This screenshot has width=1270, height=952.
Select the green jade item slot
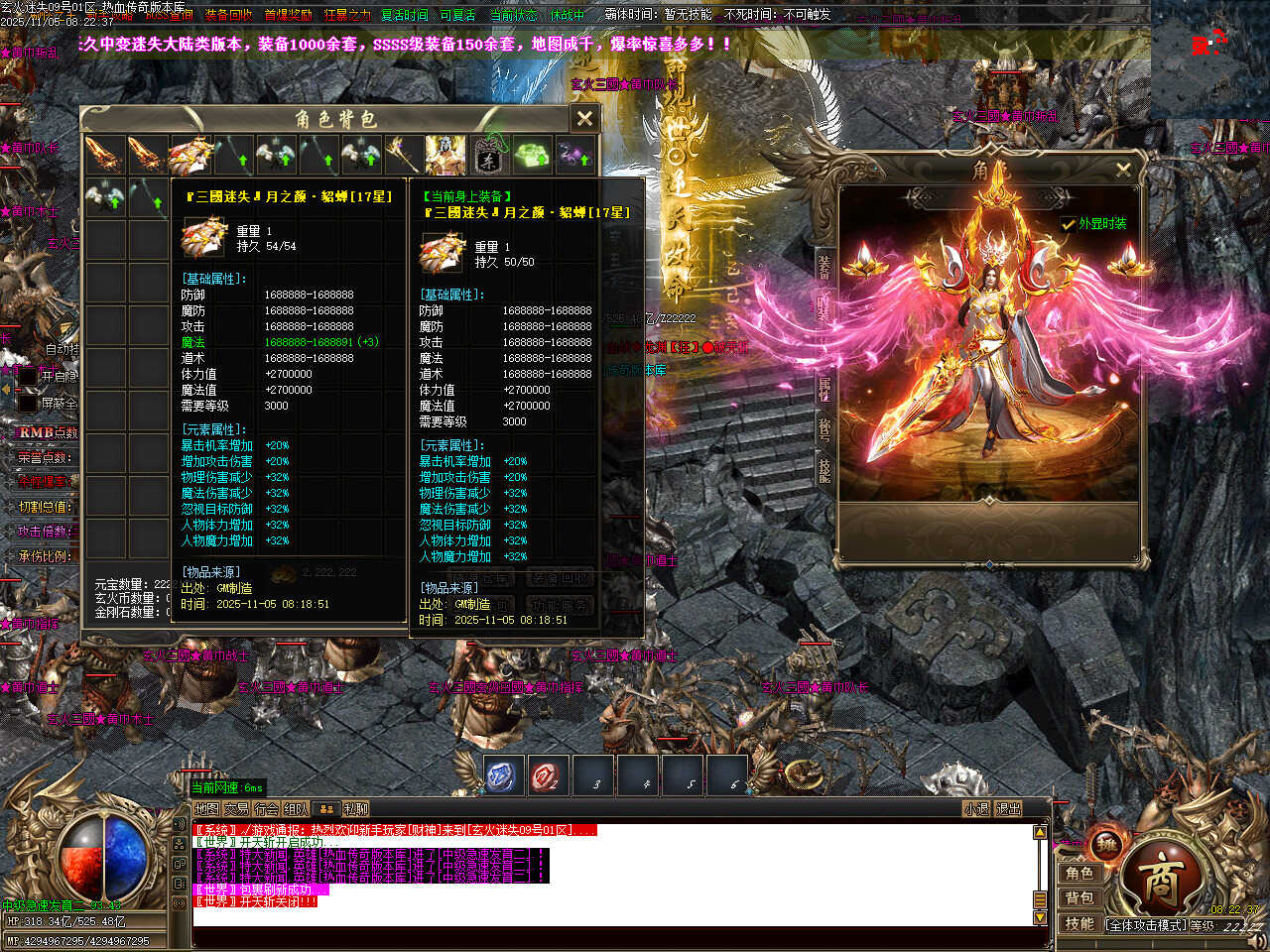532,155
